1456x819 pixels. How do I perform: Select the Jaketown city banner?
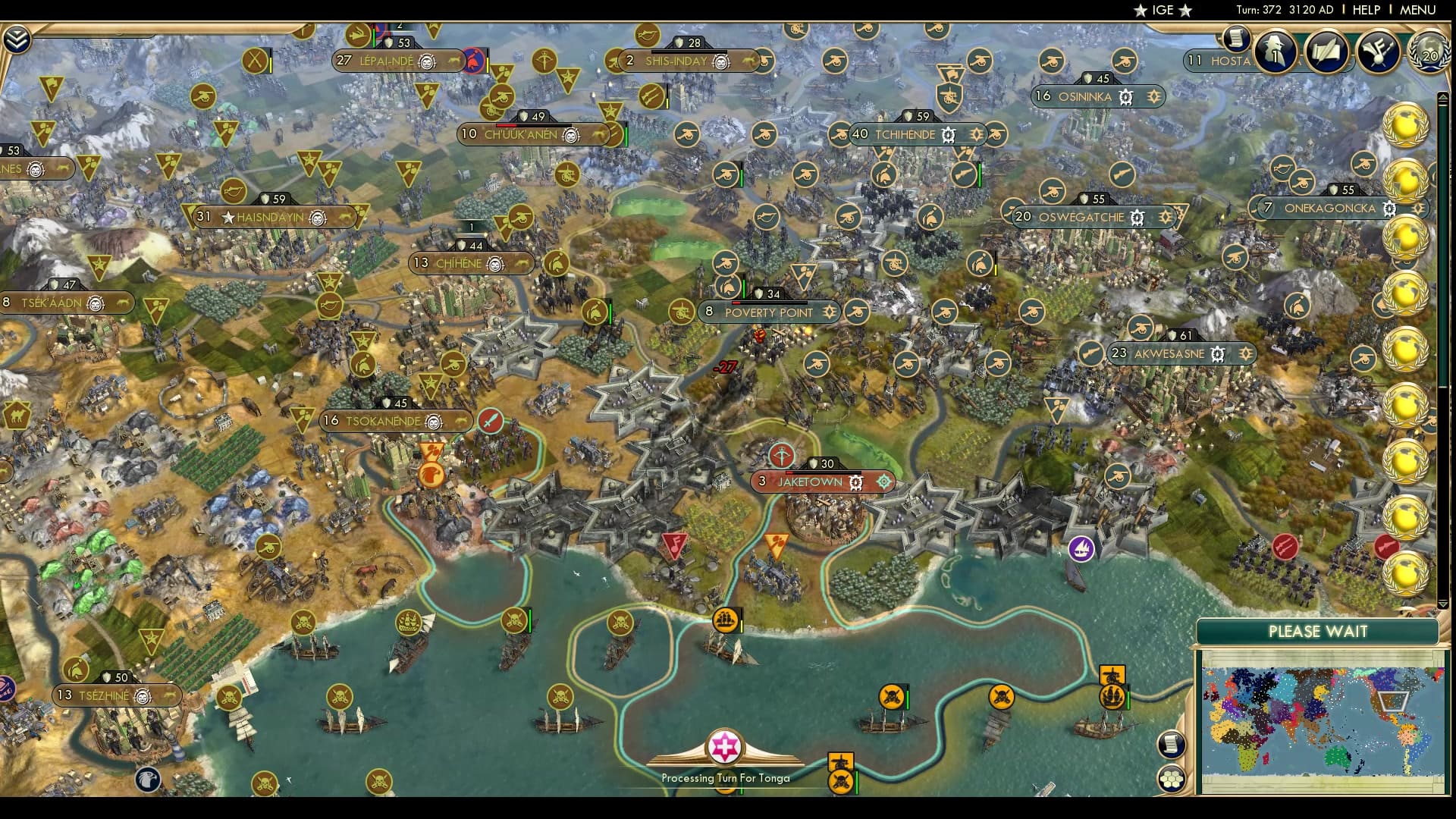click(810, 482)
